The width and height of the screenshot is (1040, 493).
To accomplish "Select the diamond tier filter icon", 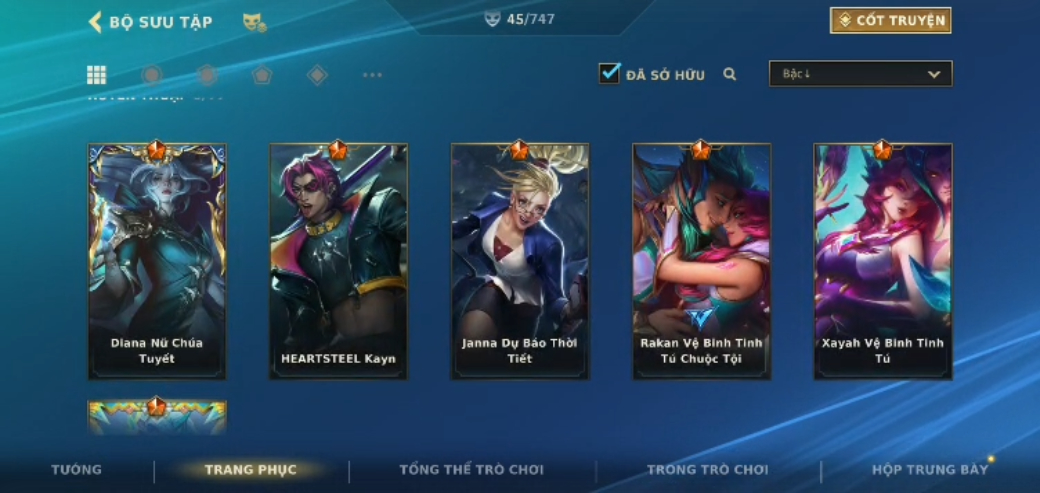I will 317,75.
